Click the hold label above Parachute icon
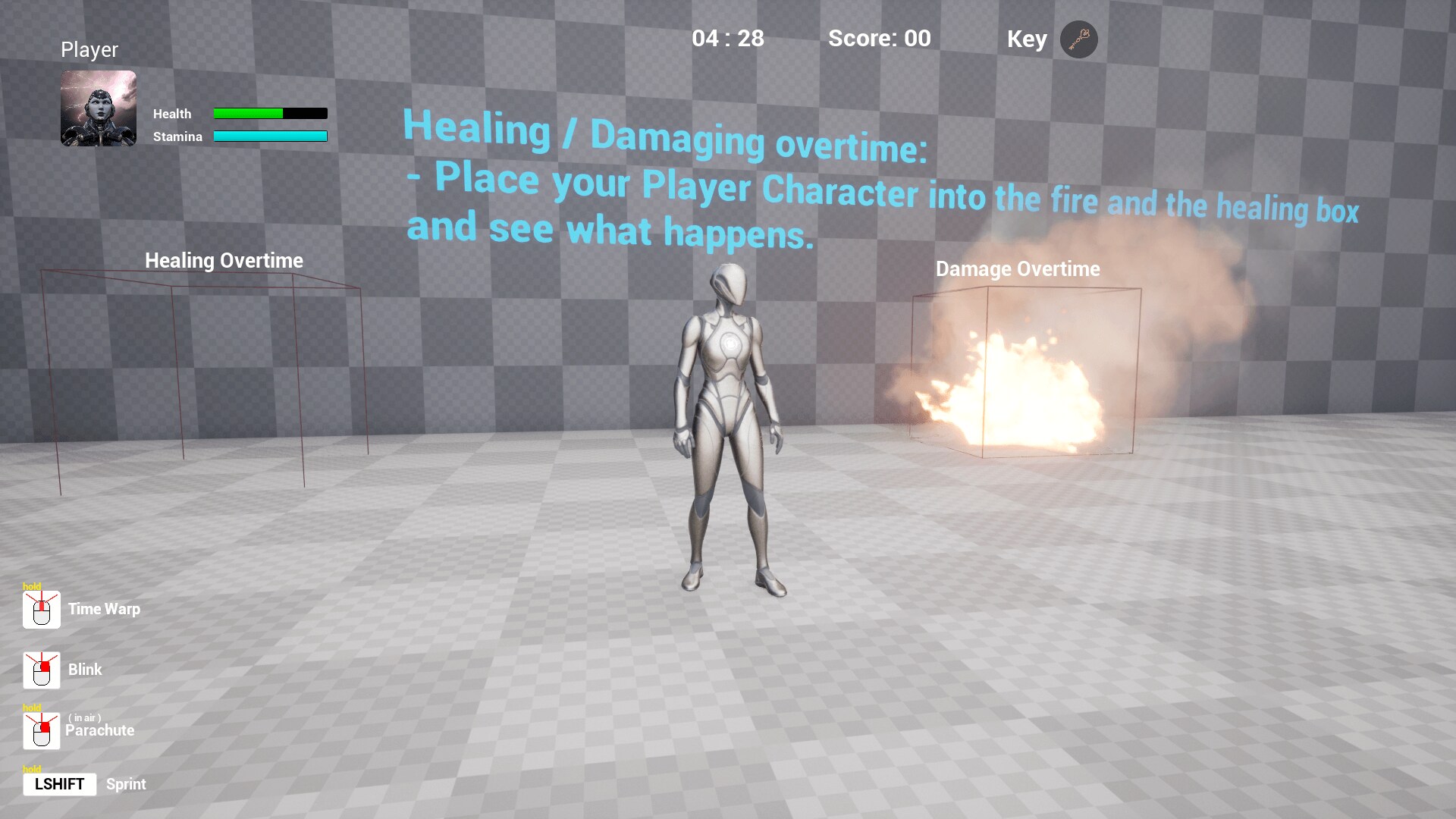 (32, 708)
